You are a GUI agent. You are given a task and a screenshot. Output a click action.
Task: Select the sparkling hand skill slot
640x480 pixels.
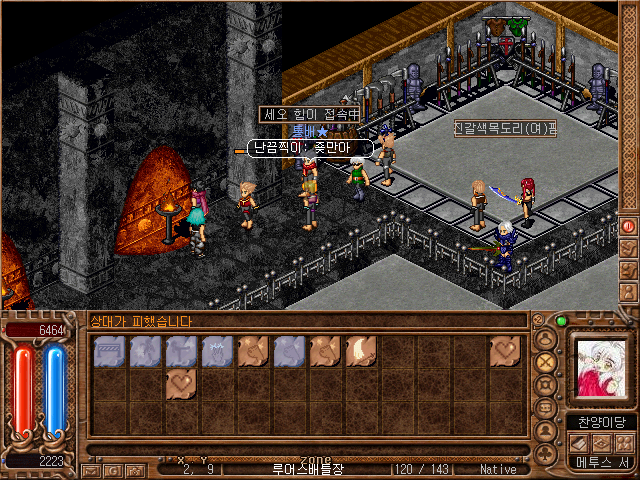click(217, 351)
